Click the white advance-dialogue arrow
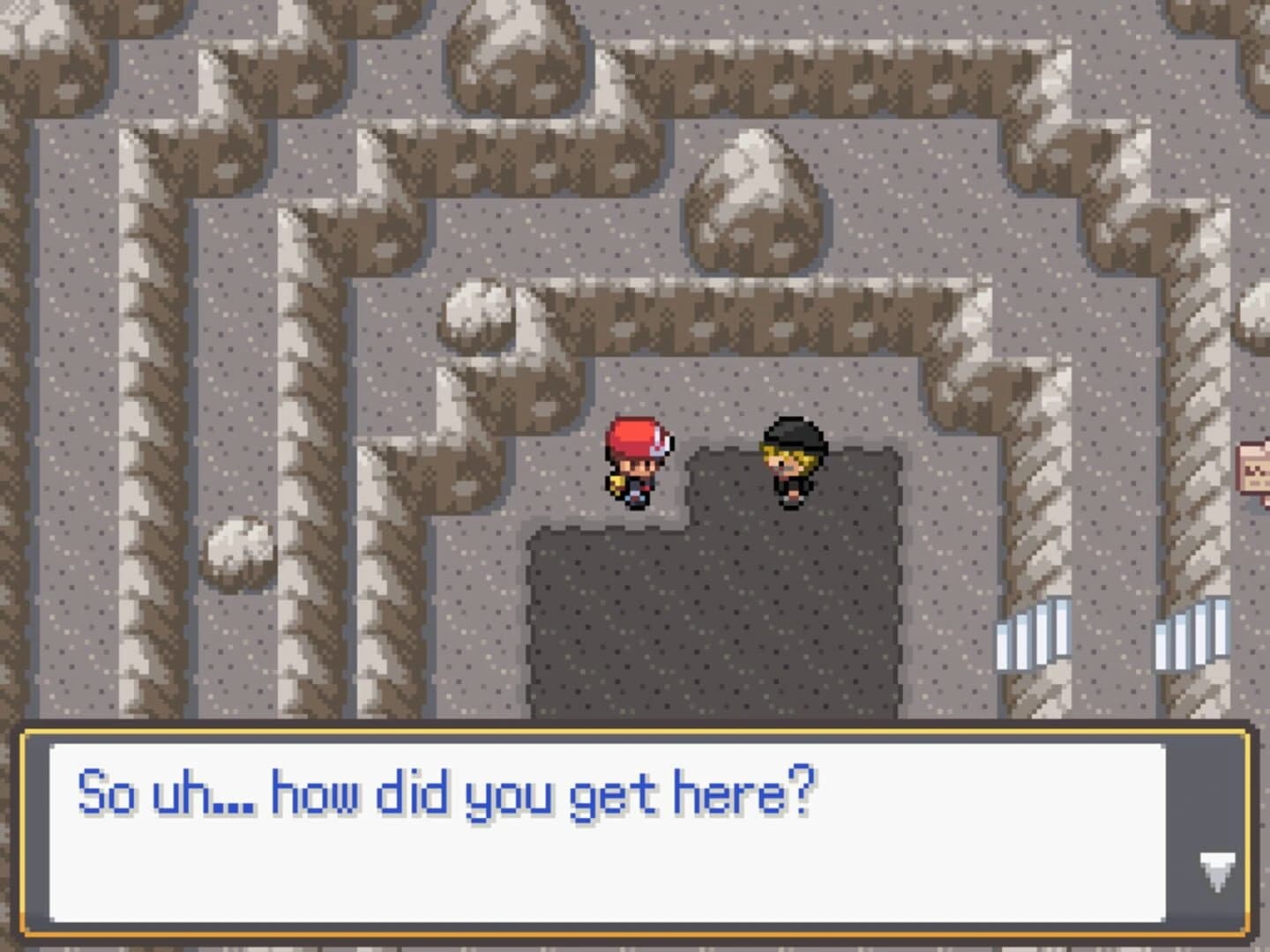This screenshot has width=1270, height=952. click(x=1219, y=868)
